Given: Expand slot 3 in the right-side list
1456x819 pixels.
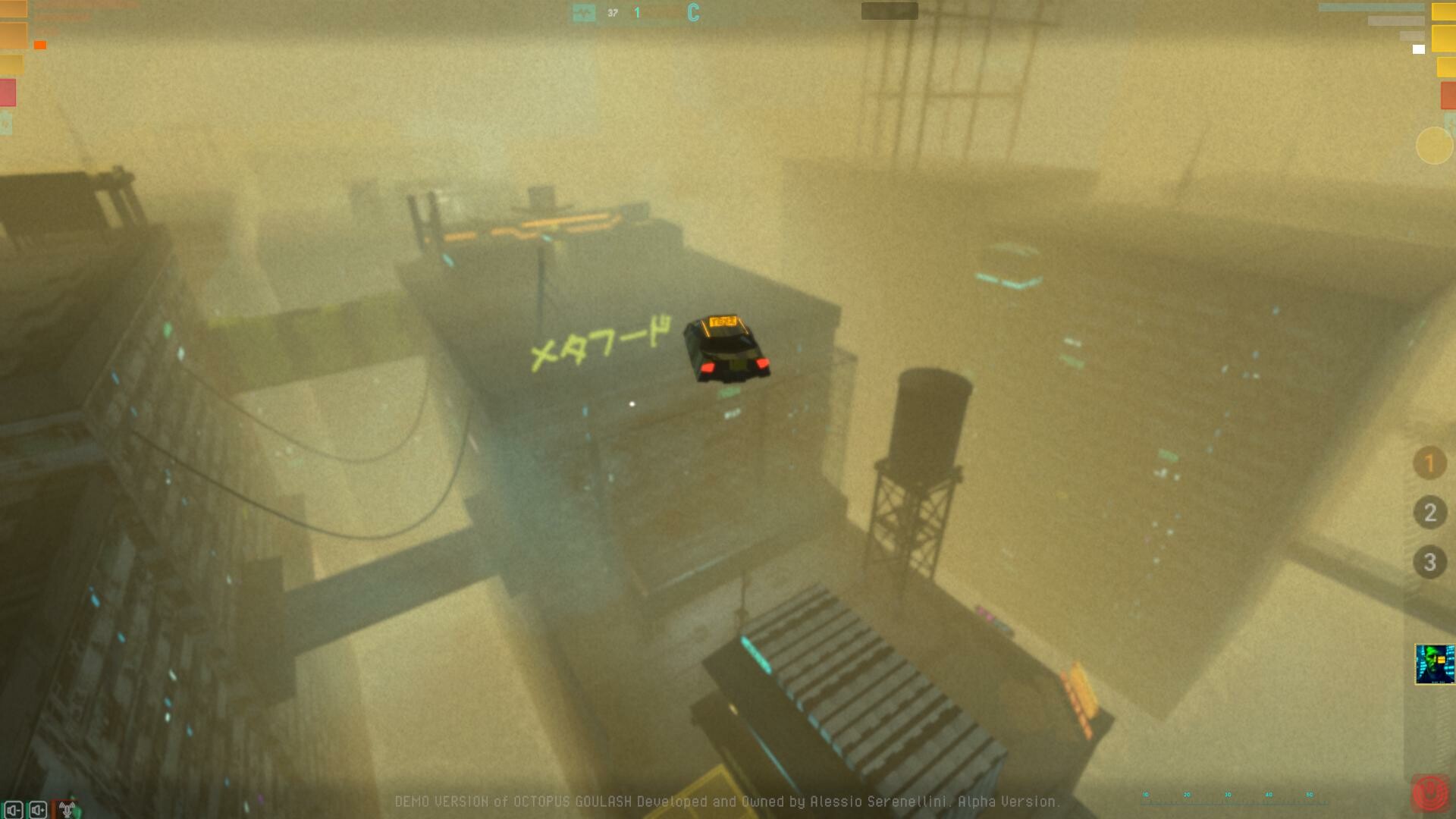Looking at the screenshot, I should coord(1429,562).
